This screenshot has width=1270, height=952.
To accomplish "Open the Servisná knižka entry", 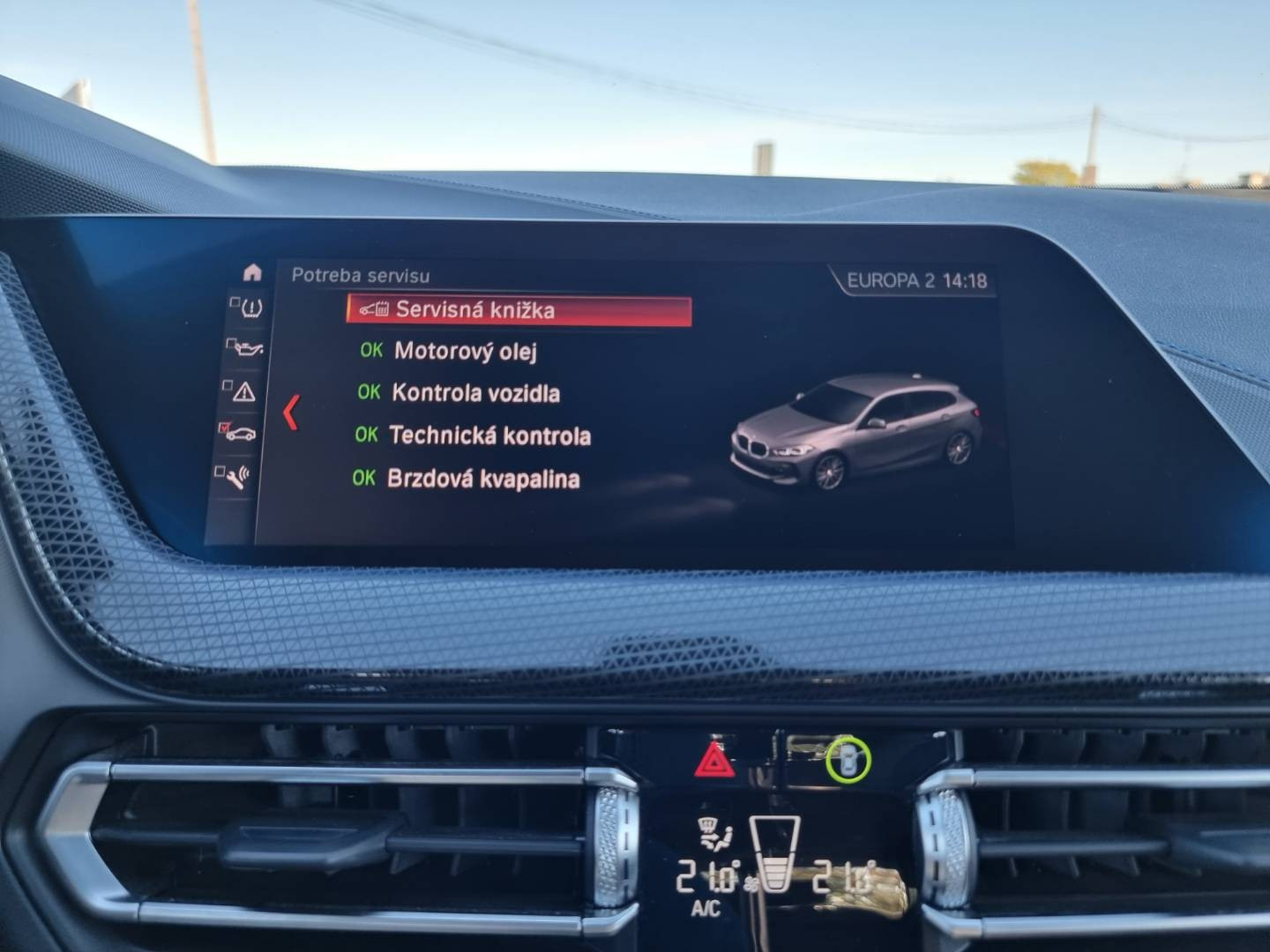I will (519, 309).
